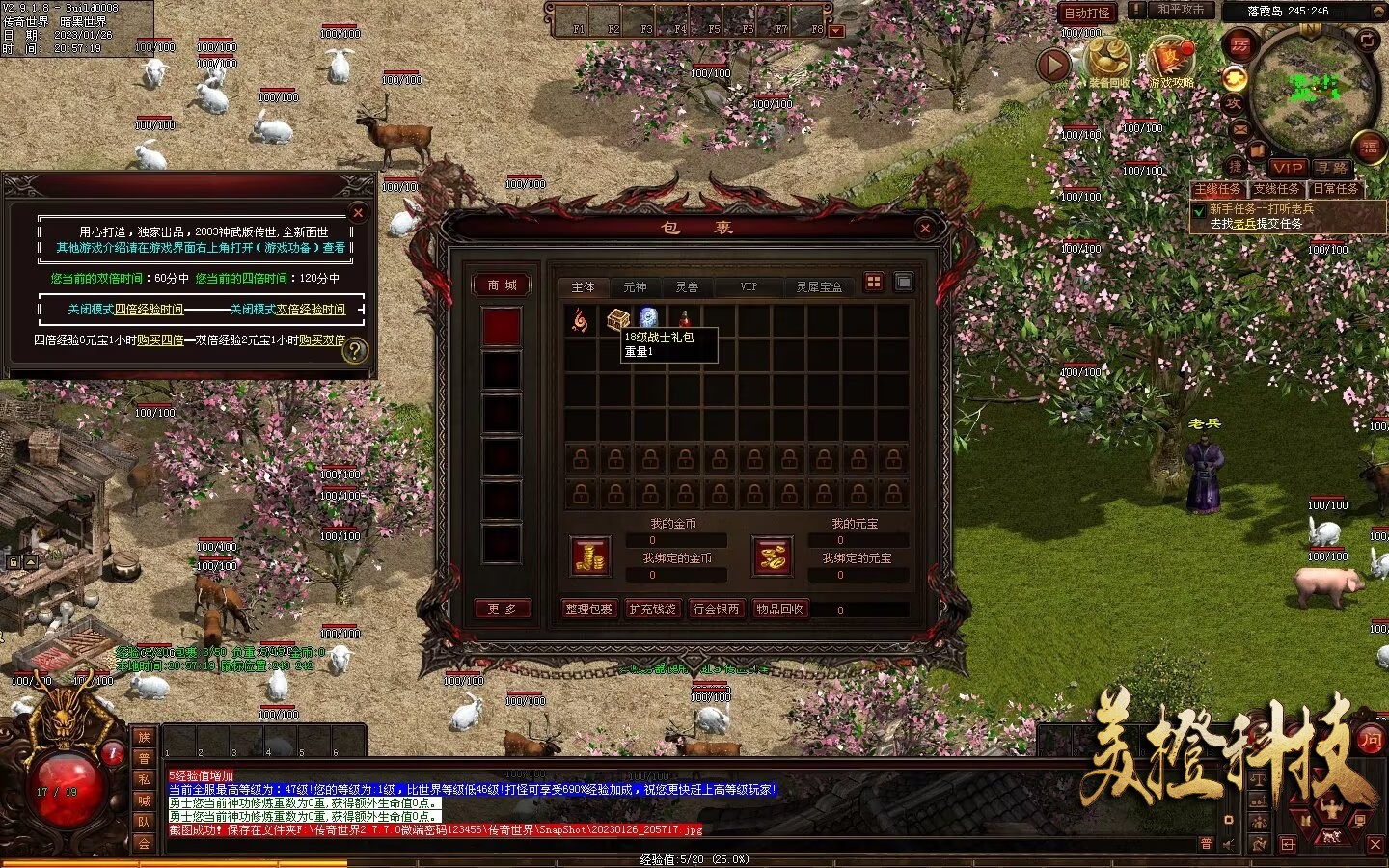Switch to the 灵兽 bag tab

click(x=687, y=287)
